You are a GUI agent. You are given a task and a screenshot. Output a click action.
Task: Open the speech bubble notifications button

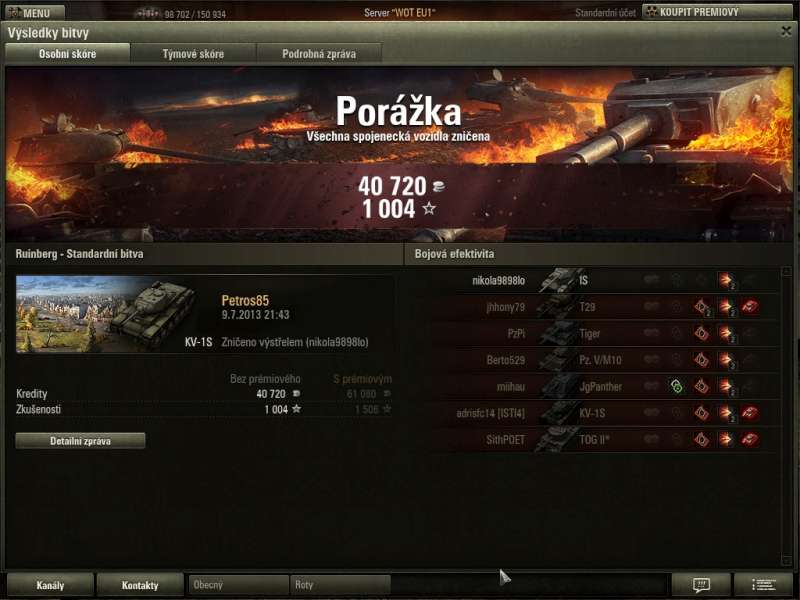pyautogui.click(x=701, y=585)
